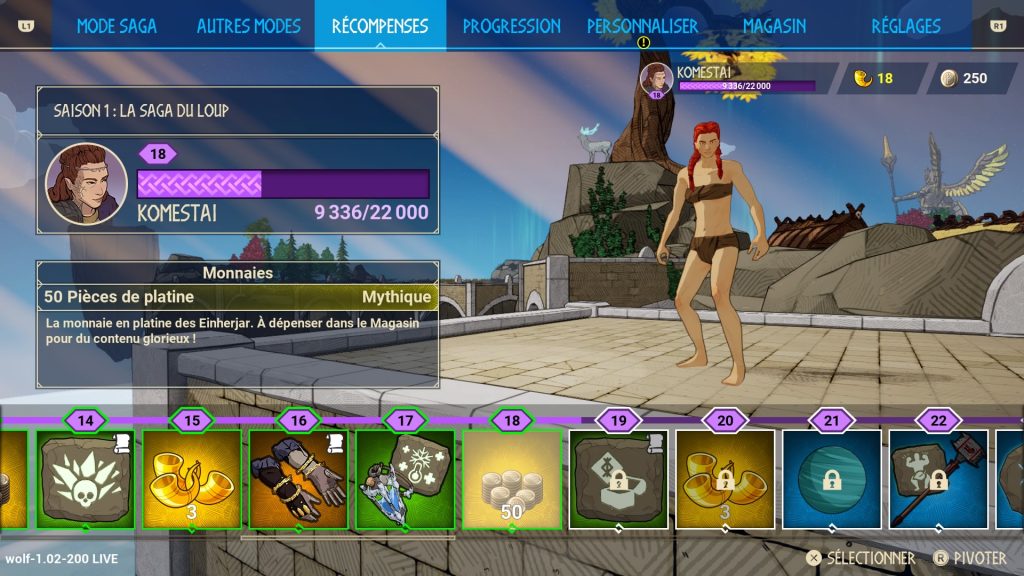Select the Récompenses tab
The width and height of the screenshot is (1024, 576).
[x=380, y=26]
